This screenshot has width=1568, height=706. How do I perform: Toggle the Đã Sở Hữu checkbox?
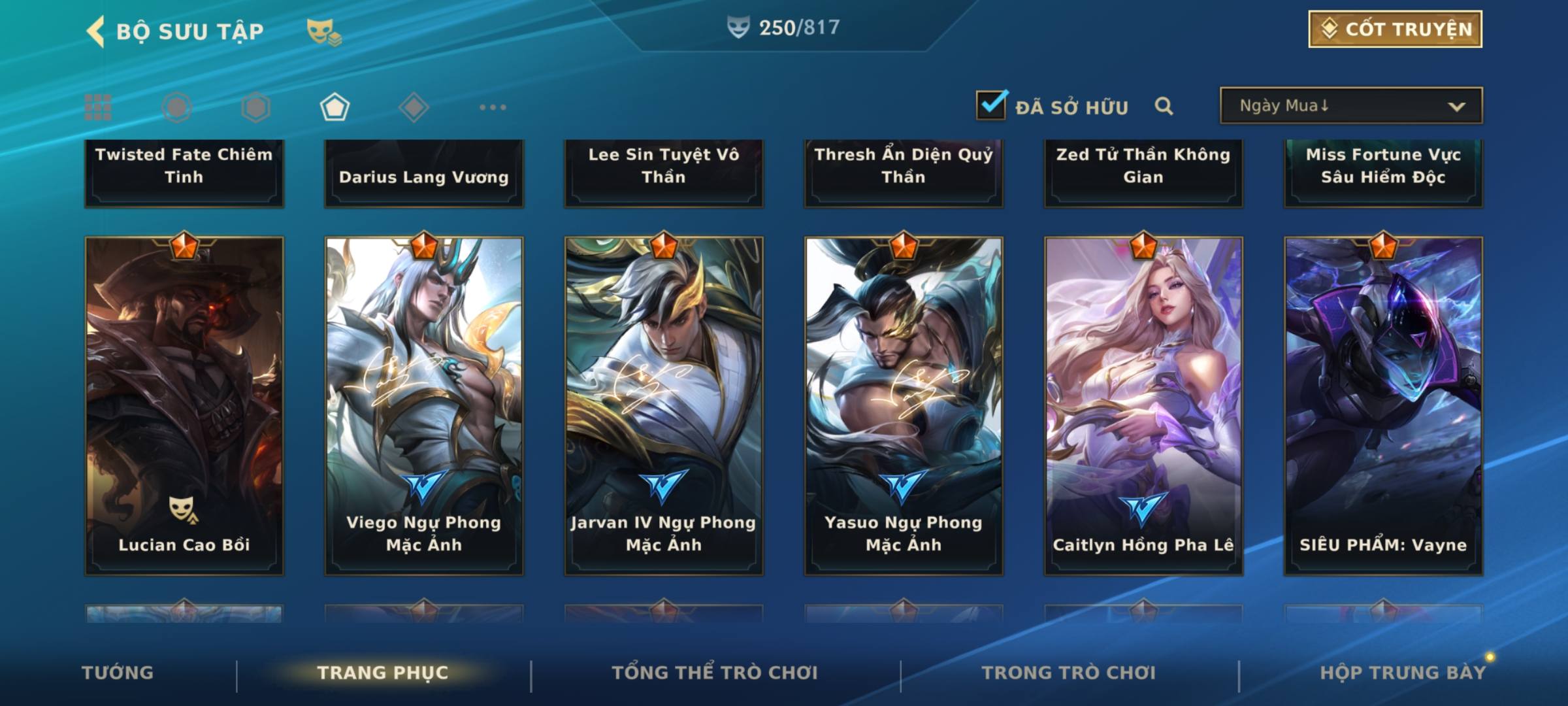pyautogui.click(x=991, y=105)
